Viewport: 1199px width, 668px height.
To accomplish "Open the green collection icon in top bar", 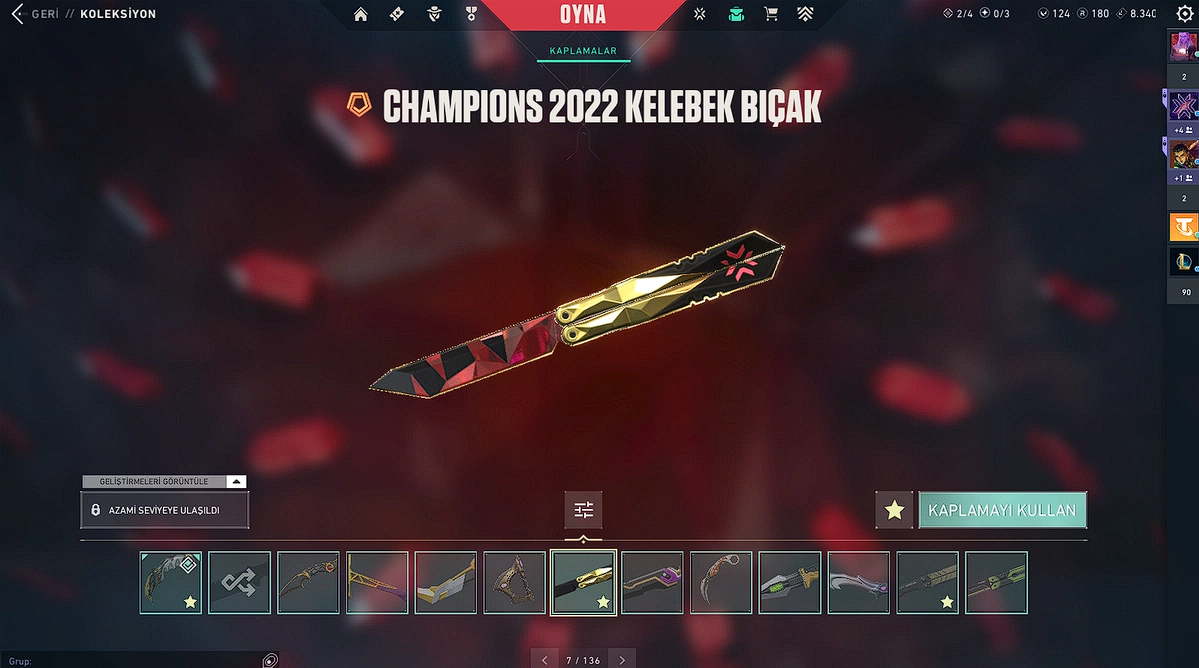I will pyautogui.click(x=736, y=14).
